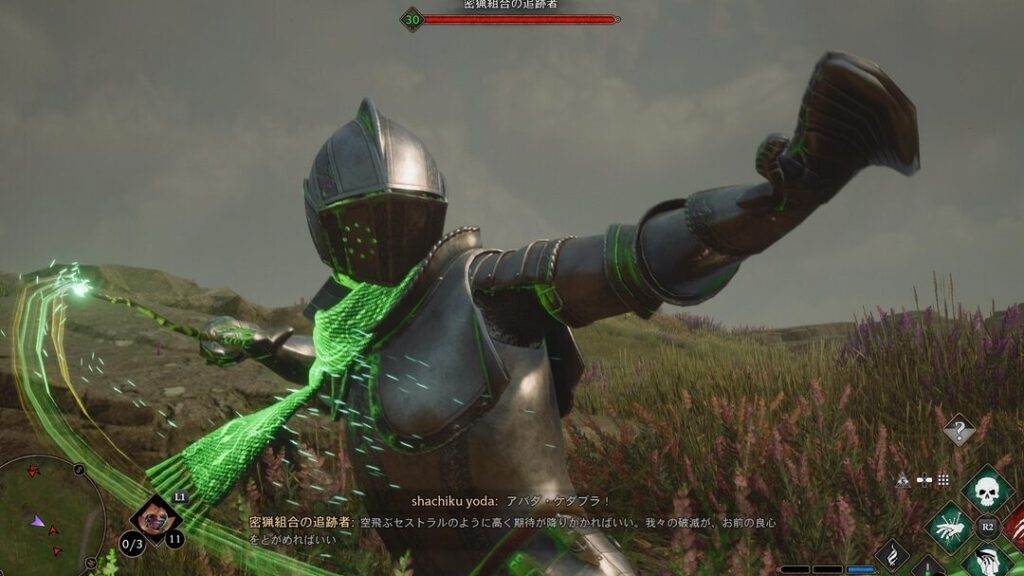Select the nine-dot grid icon
The image size is (1024, 576).
[943, 480]
